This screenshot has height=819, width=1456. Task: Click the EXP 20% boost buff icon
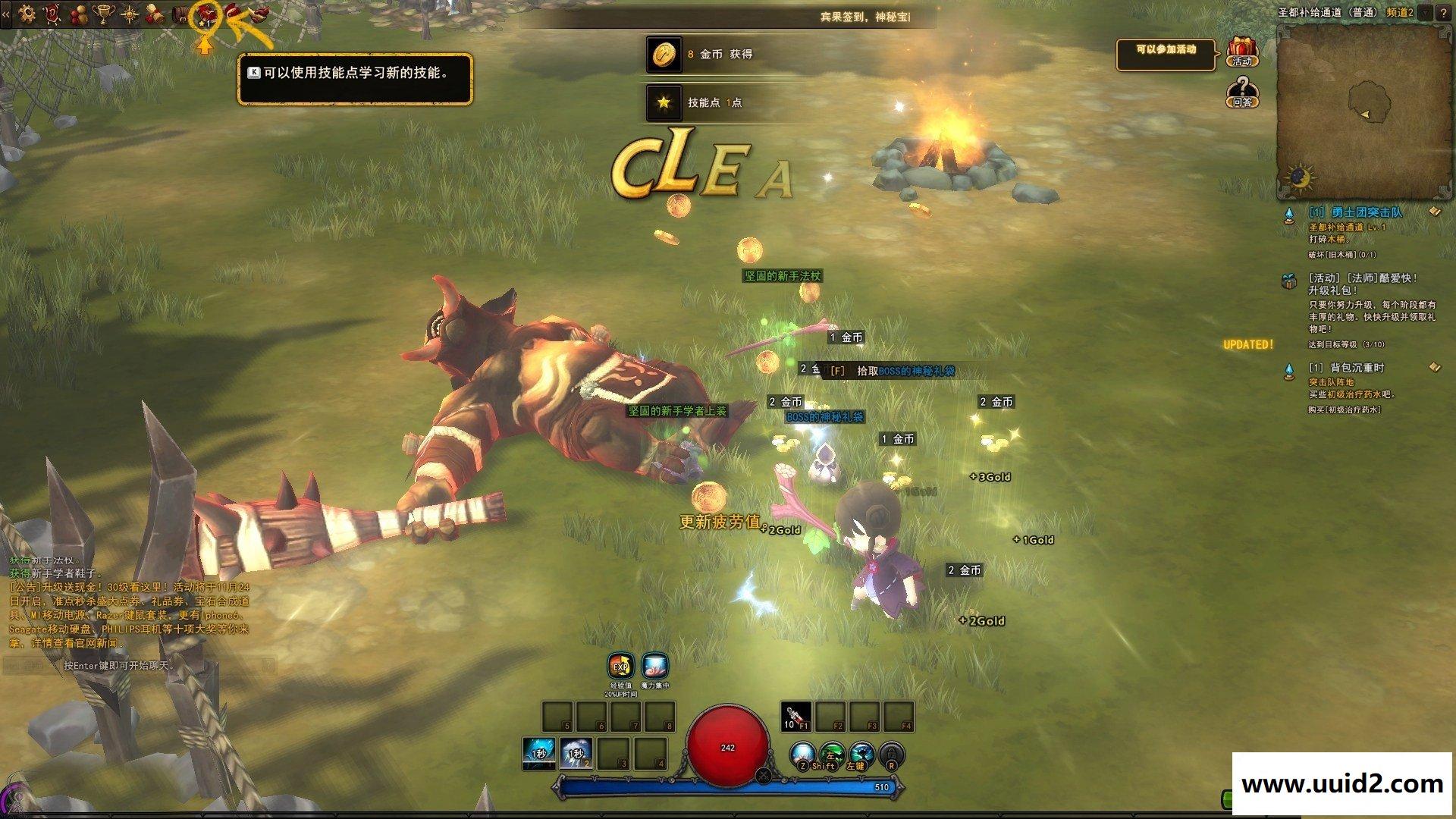(x=621, y=667)
